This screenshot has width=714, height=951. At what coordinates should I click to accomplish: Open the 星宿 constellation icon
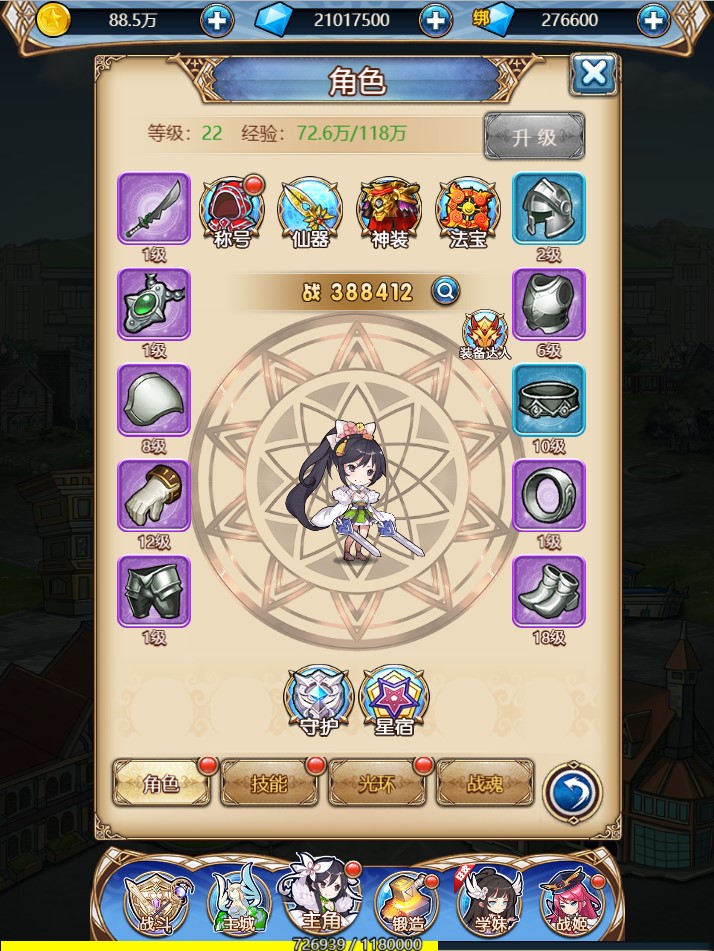(x=393, y=698)
